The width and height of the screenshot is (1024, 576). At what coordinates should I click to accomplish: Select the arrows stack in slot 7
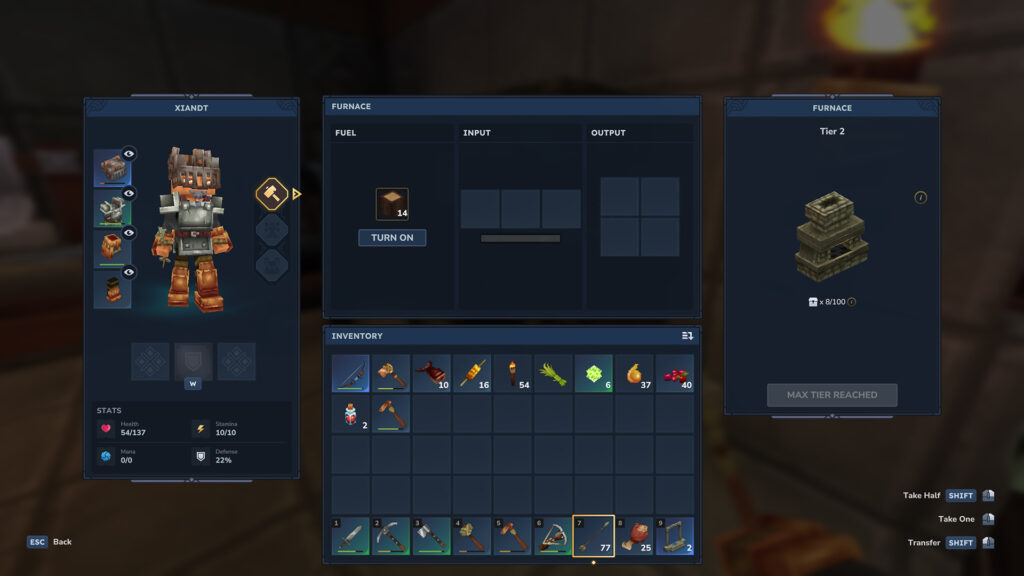(593, 536)
